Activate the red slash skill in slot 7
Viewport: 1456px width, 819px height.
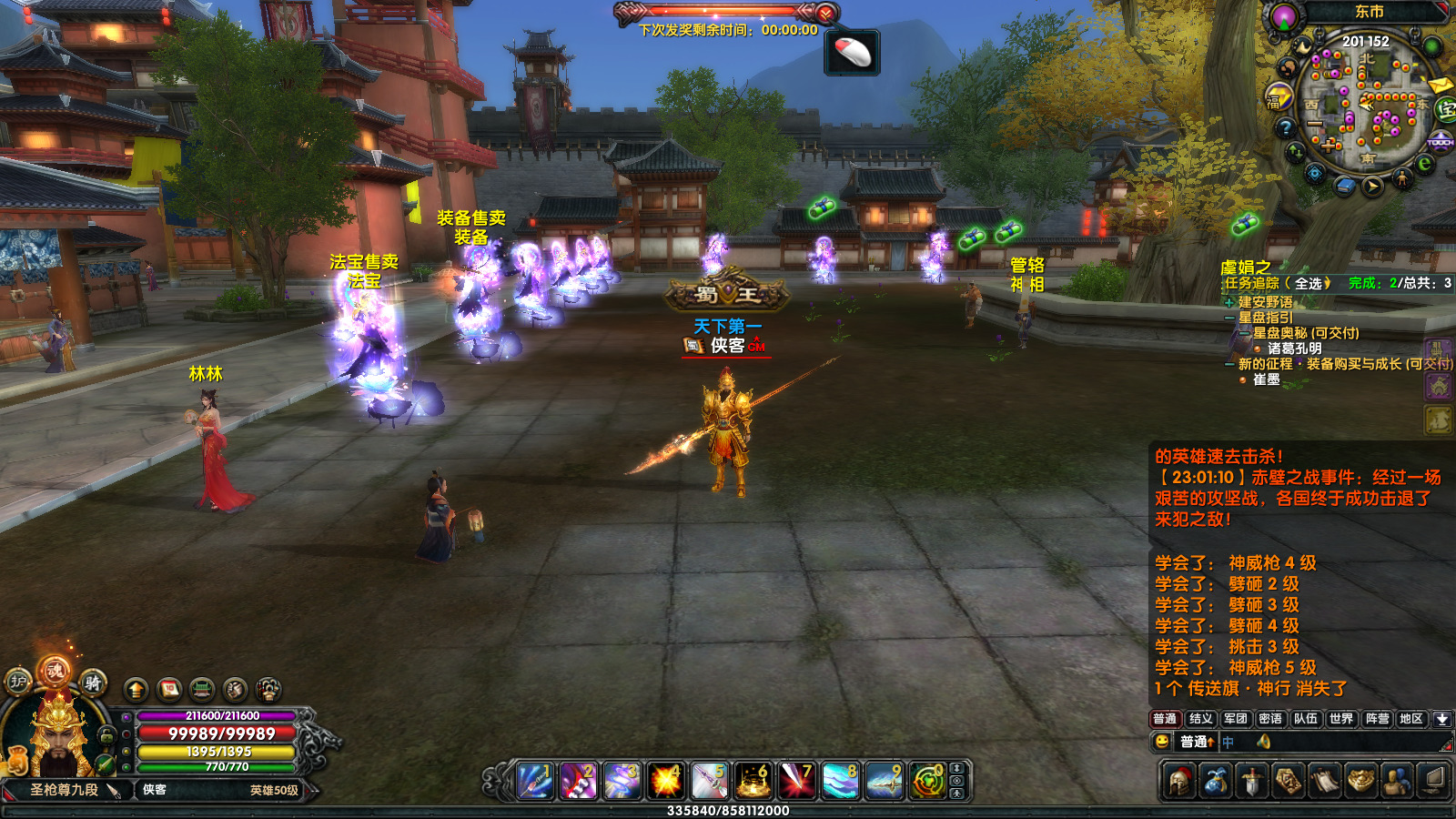pyautogui.click(x=796, y=781)
